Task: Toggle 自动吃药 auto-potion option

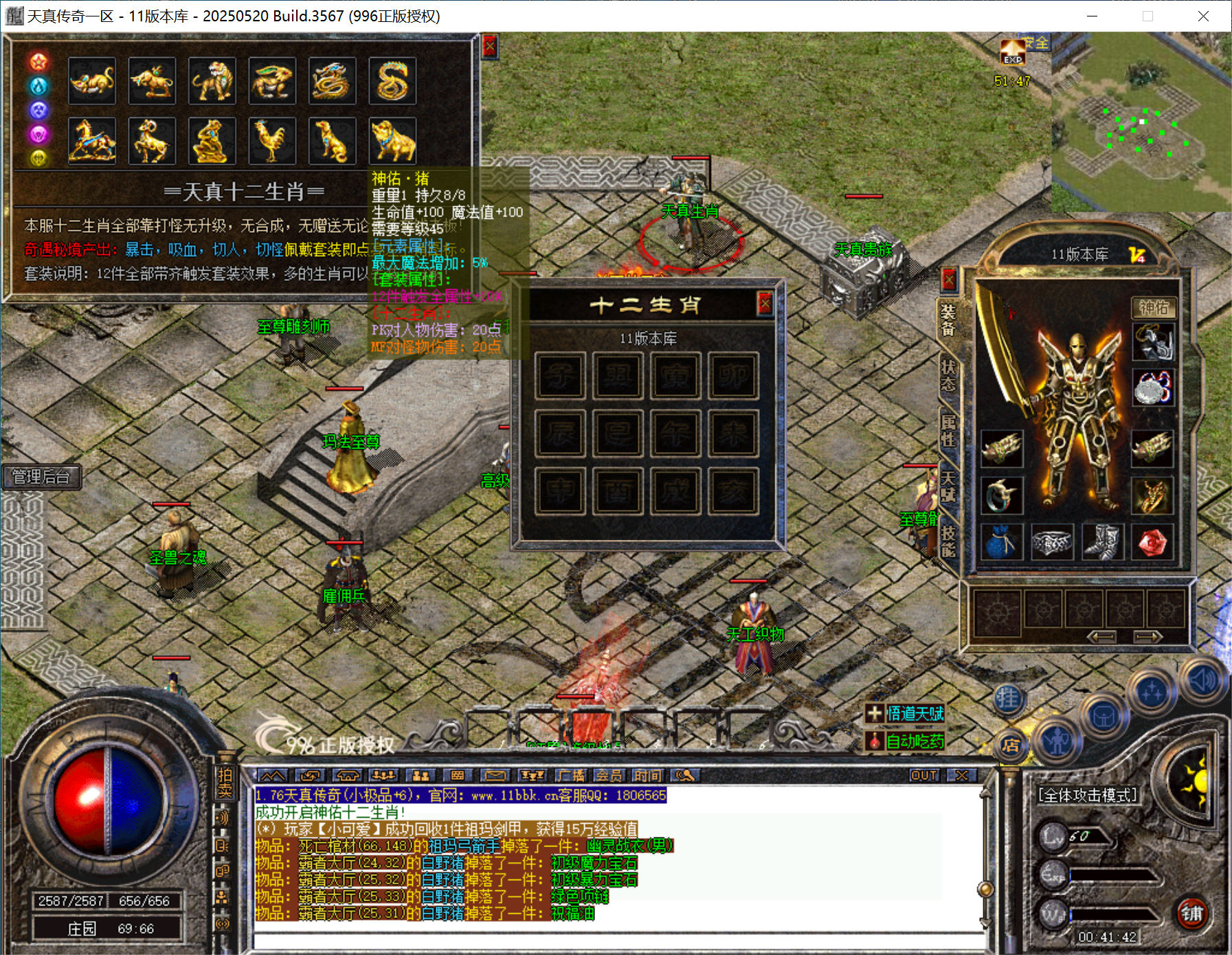Action: [906, 741]
